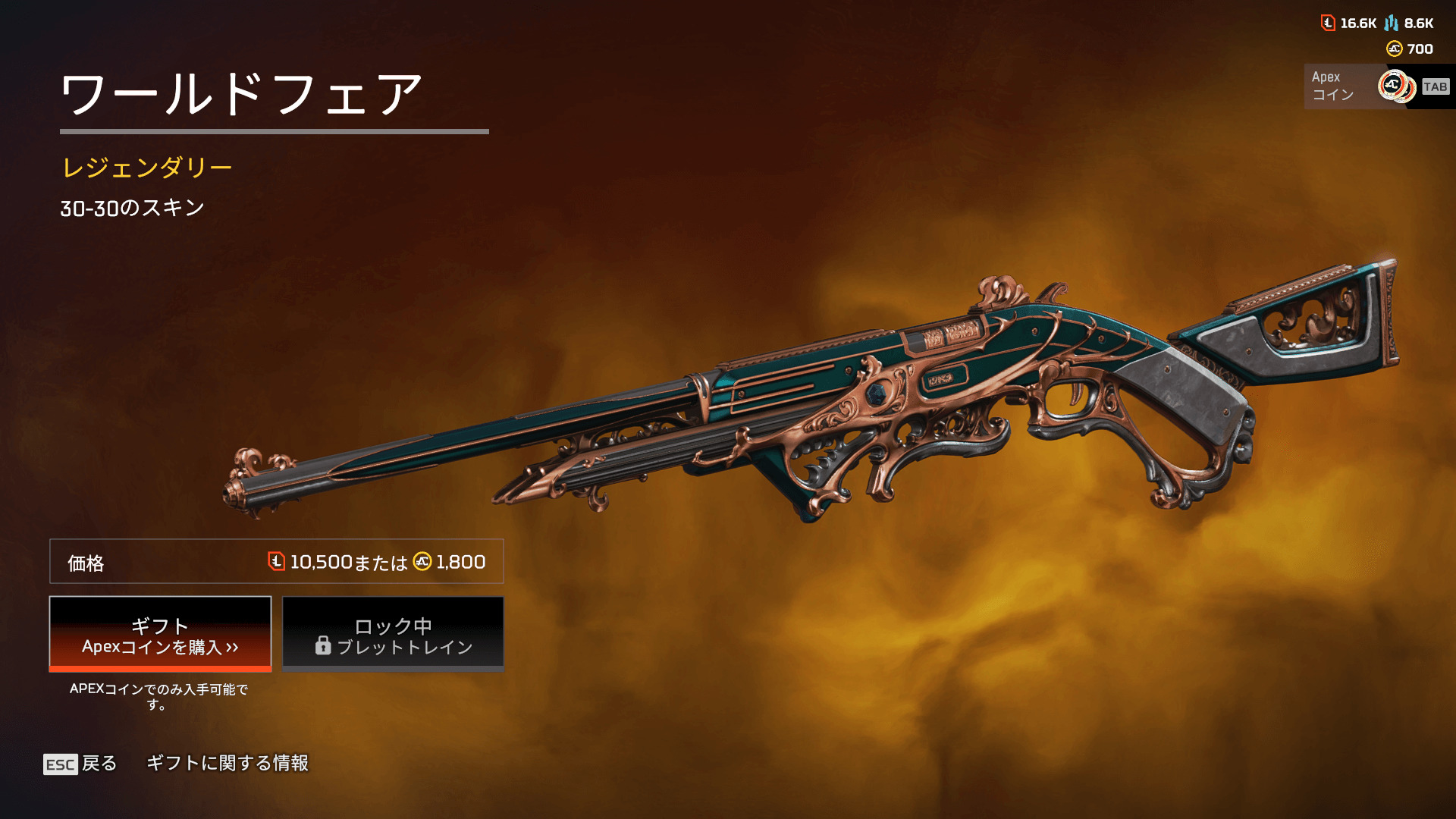The height and width of the screenshot is (819, 1456).
Task: Open gift information link
Action: (x=227, y=763)
